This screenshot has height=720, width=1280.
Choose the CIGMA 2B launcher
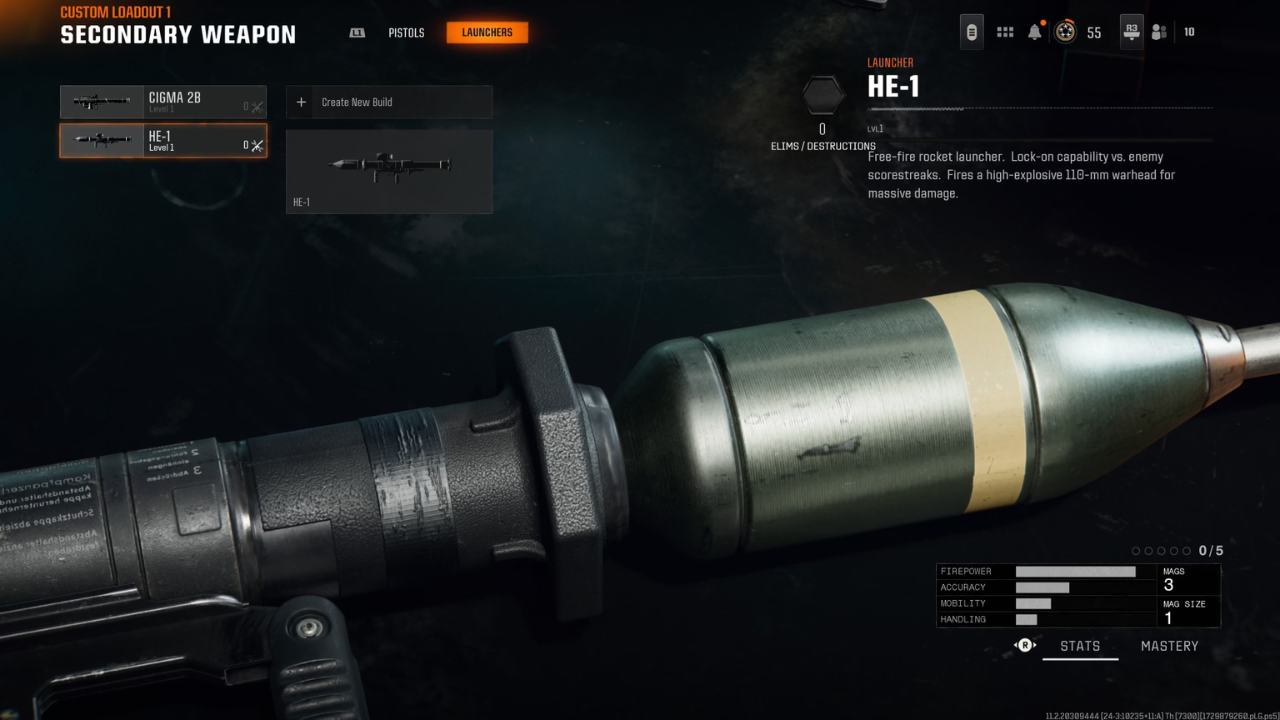pyautogui.click(x=163, y=102)
